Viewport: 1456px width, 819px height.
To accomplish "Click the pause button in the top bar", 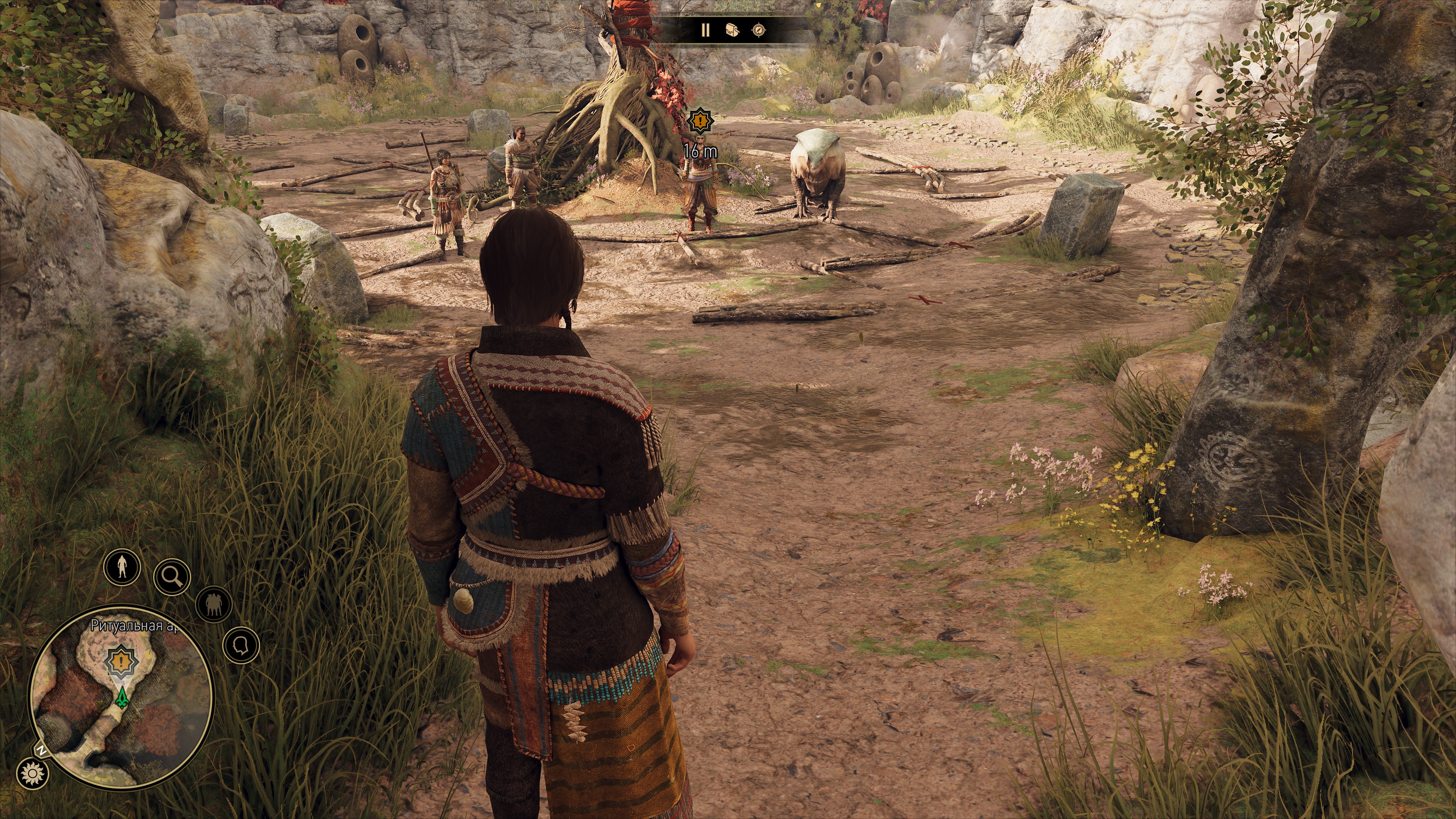I will coord(705,30).
